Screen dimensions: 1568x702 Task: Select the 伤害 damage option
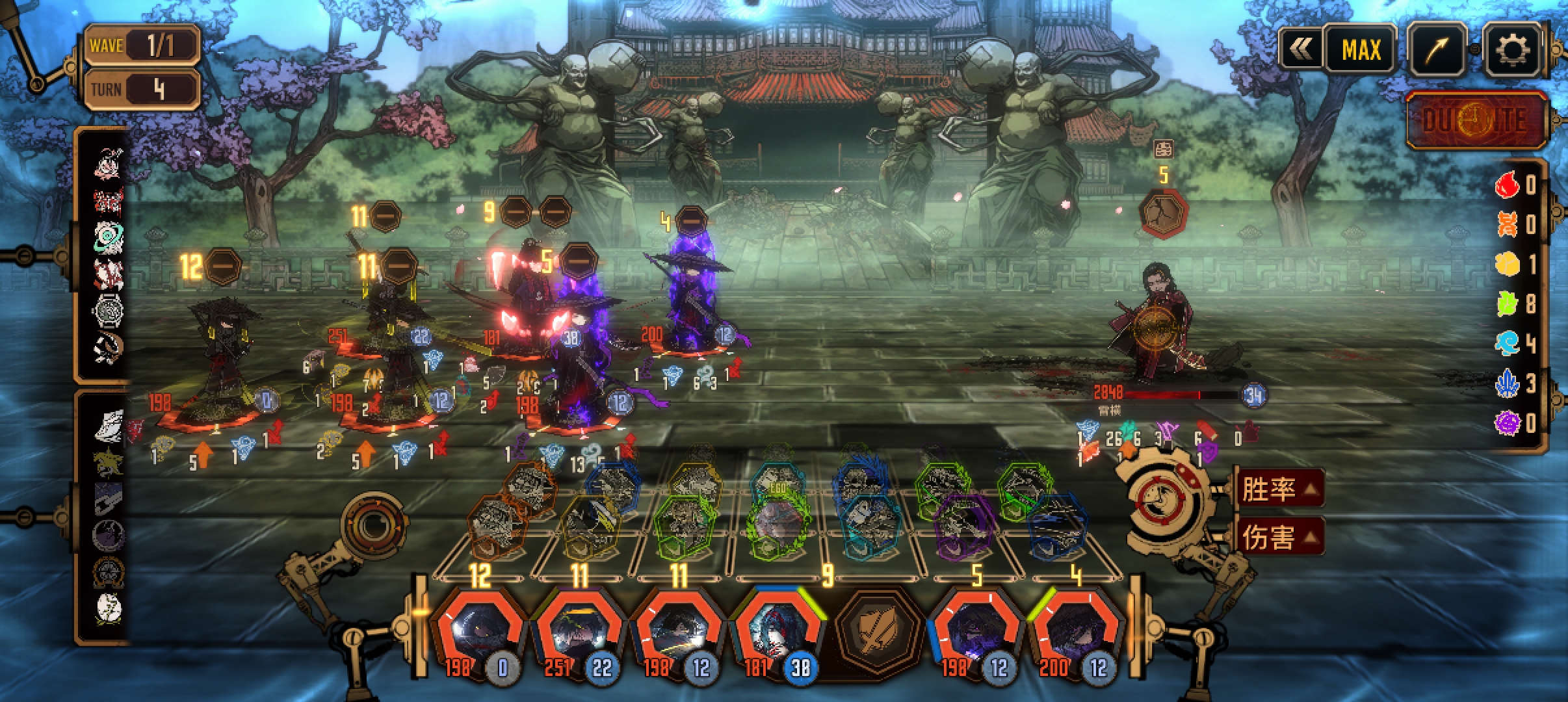click(x=1279, y=538)
